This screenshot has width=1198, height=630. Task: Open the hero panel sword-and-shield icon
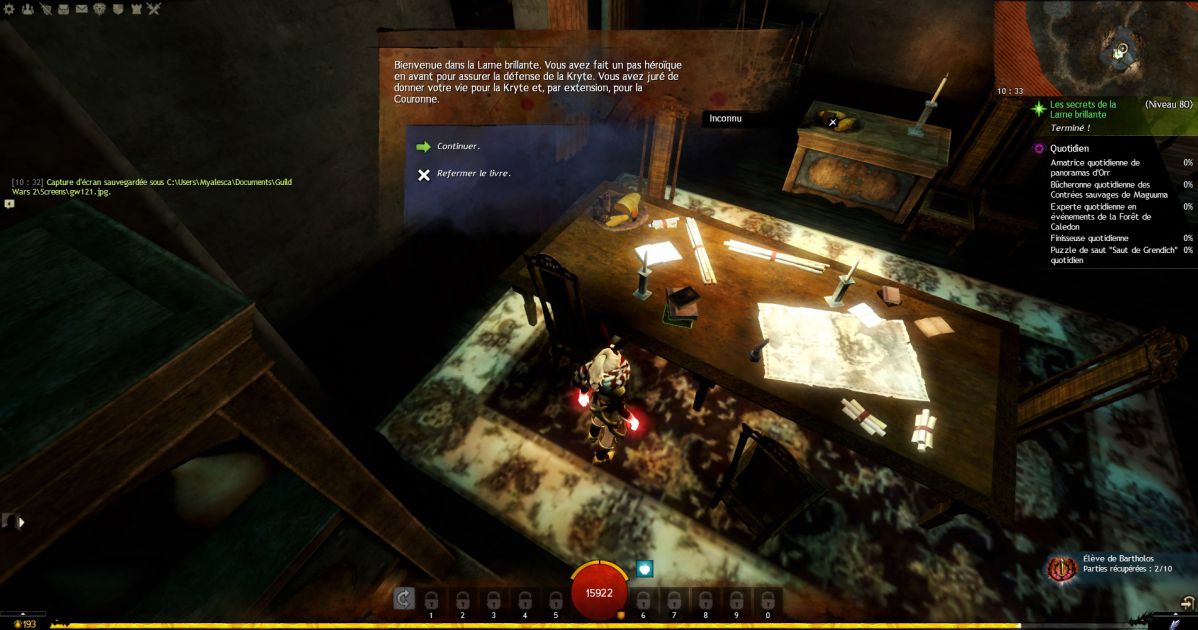[x=45, y=9]
